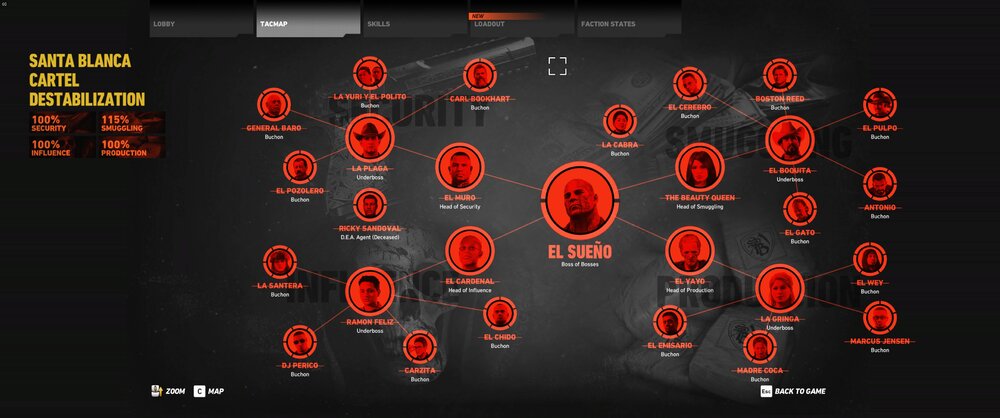Select El Yayo Head of Production
The height and width of the screenshot is (418, 1000).
click(x=689, y=251)
